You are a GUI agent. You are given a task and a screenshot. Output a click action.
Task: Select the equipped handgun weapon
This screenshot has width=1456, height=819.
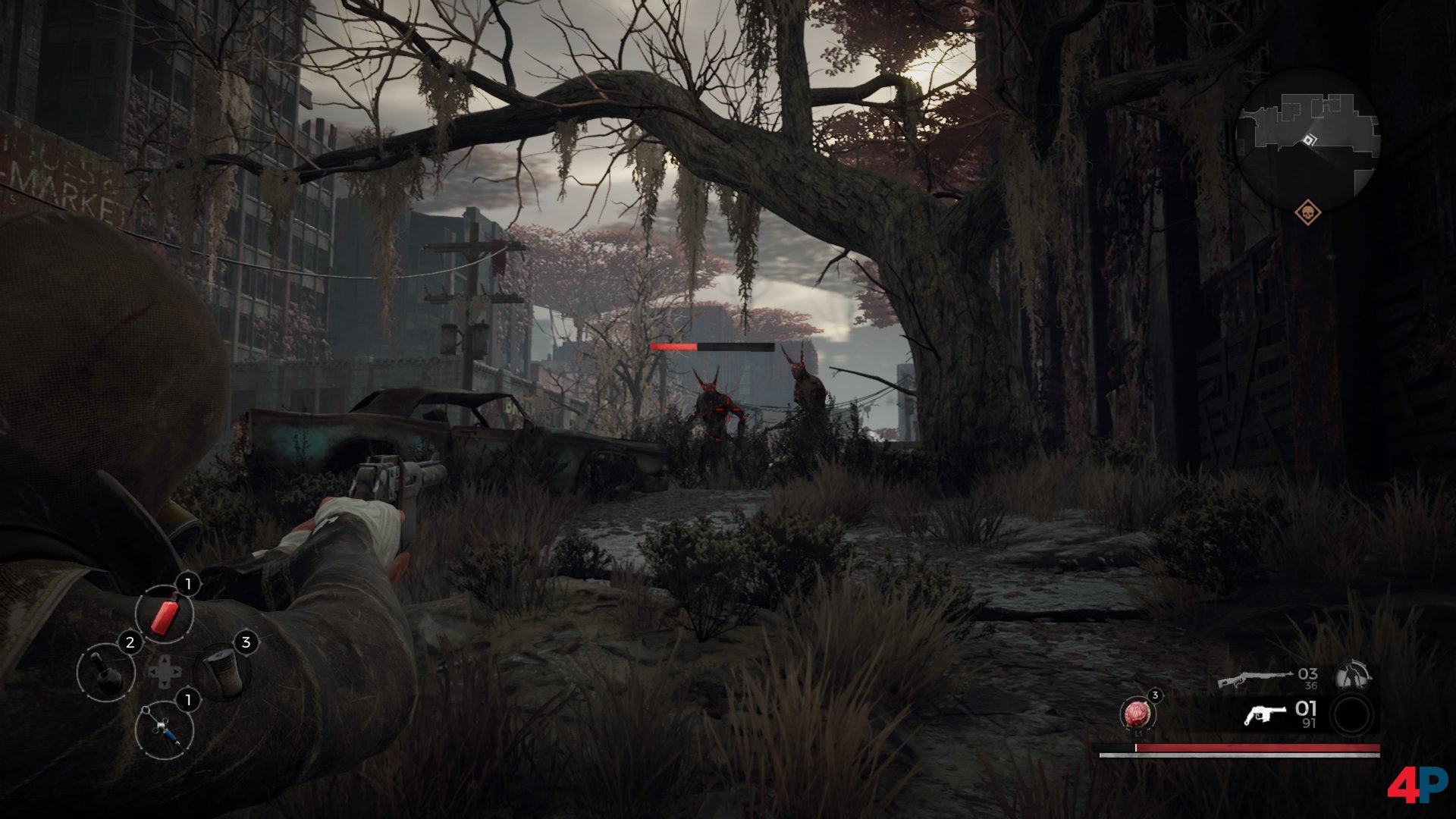coord(1265,714)
